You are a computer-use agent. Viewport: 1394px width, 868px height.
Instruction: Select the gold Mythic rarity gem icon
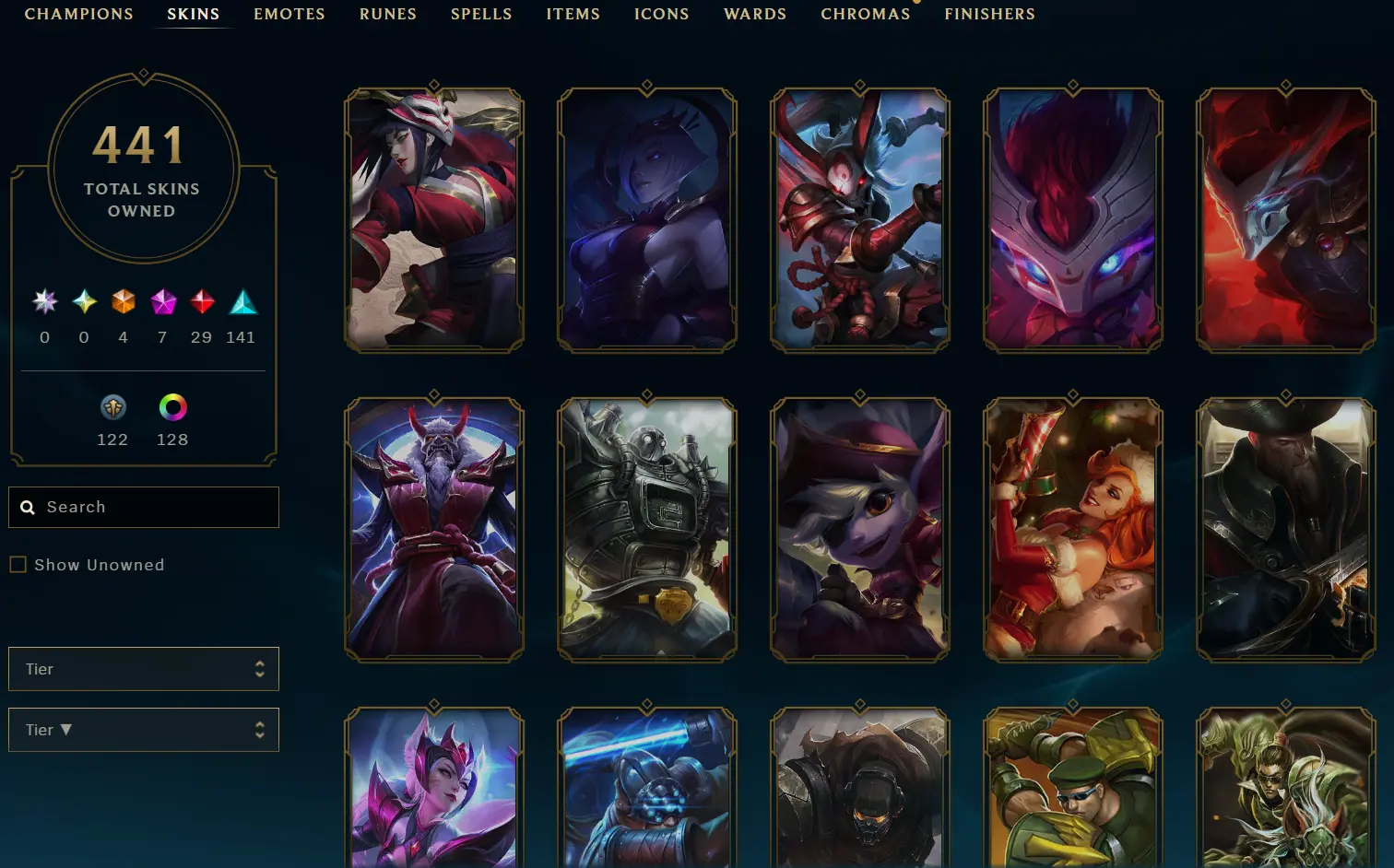pos(83,301)
